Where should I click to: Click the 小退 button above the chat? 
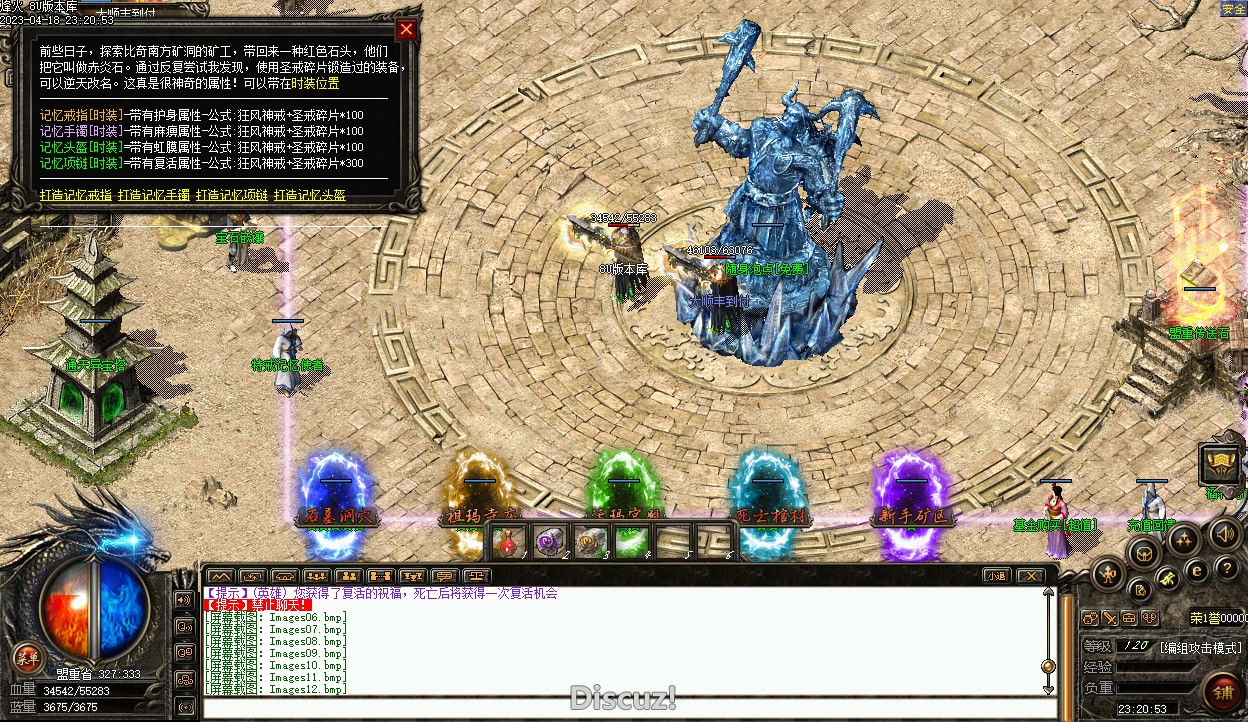[x=995, y=576]
